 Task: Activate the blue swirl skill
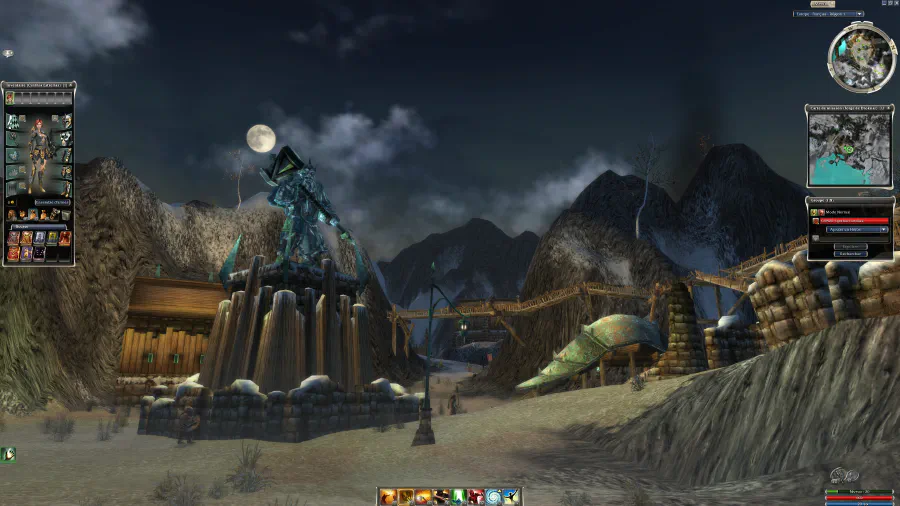tap(492, 495)
